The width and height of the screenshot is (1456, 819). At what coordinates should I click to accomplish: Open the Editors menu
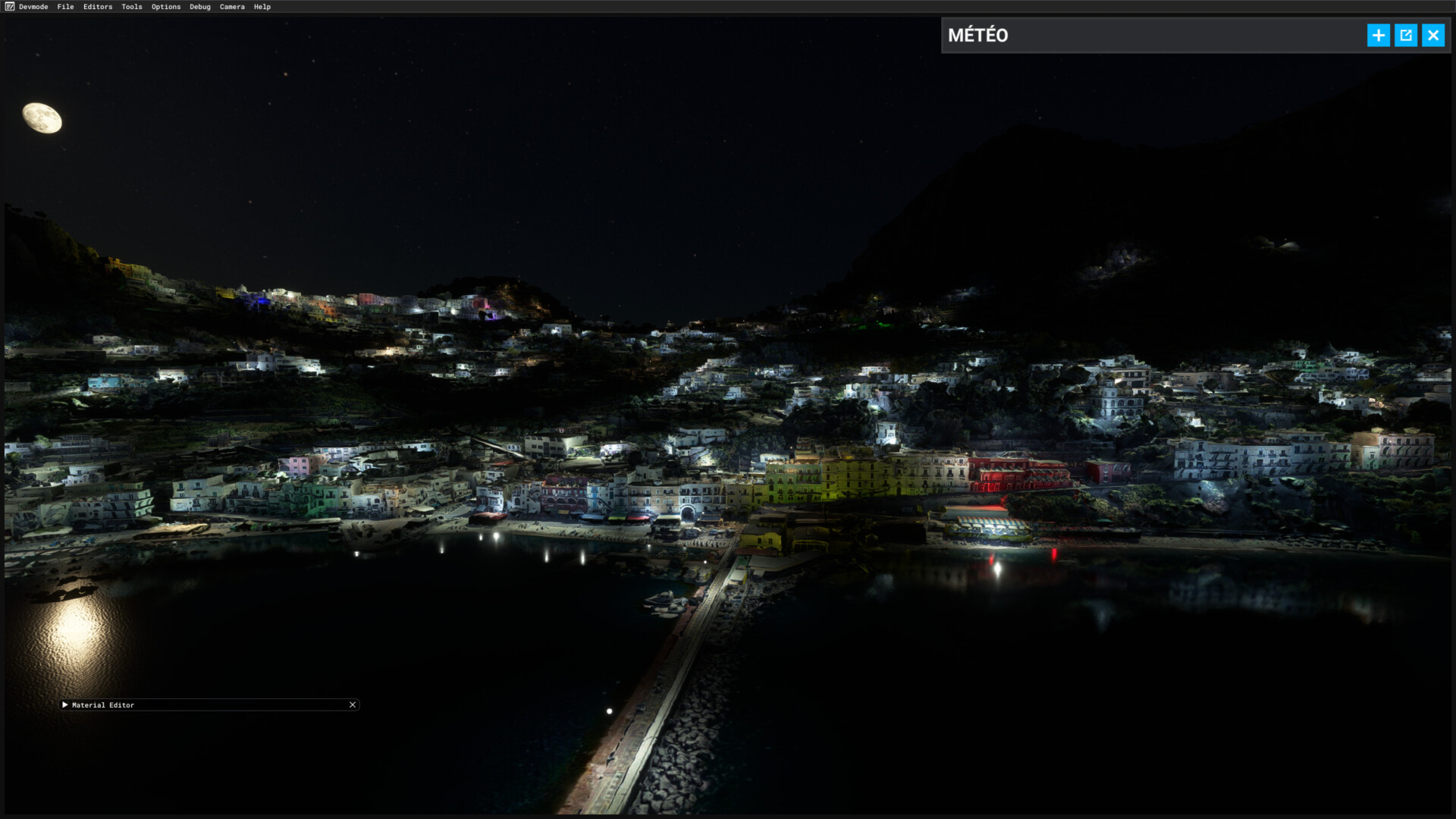98,7
